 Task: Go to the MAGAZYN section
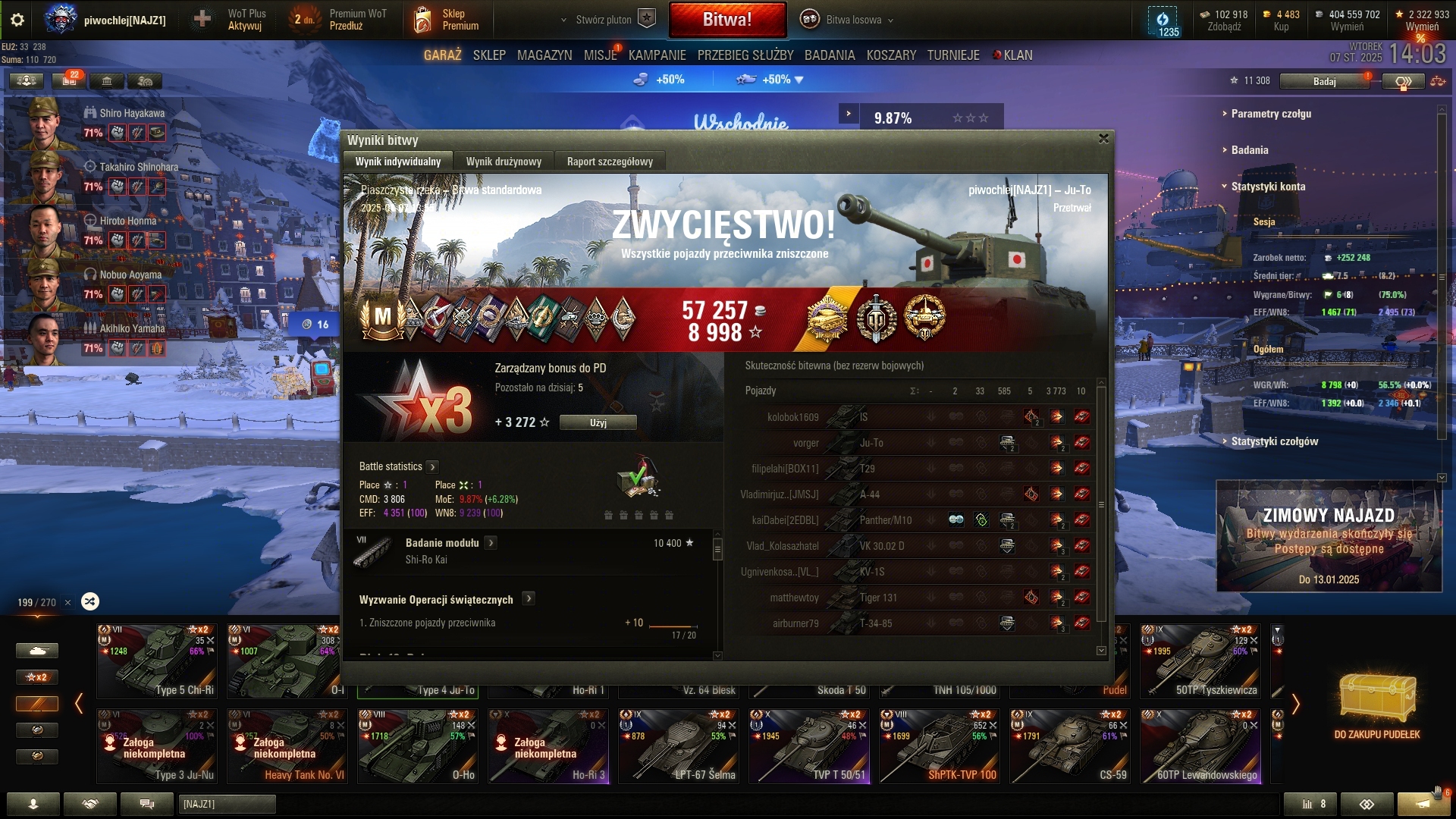point(544,55)
